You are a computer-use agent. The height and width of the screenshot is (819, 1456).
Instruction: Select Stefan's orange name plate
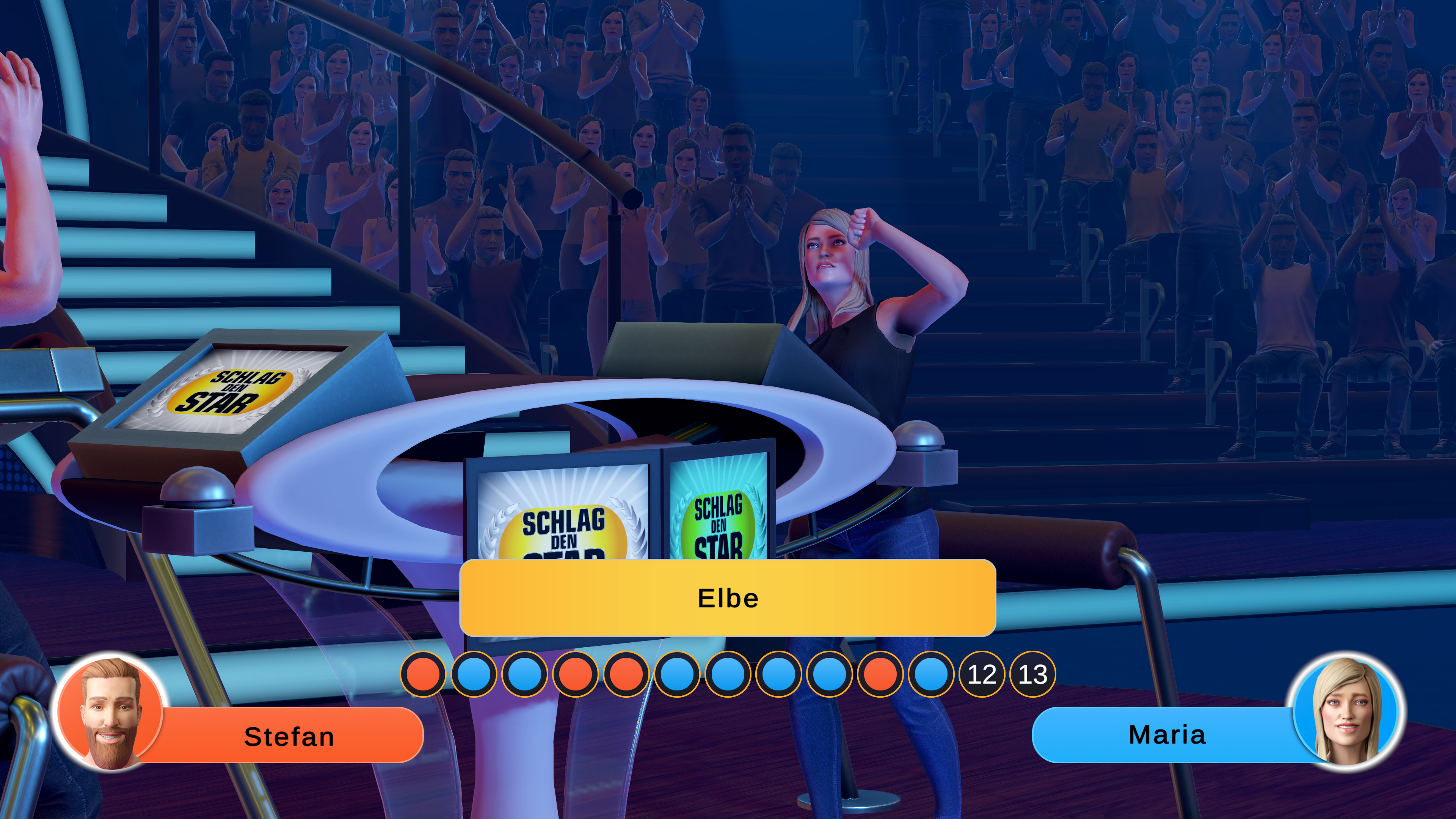289,736
